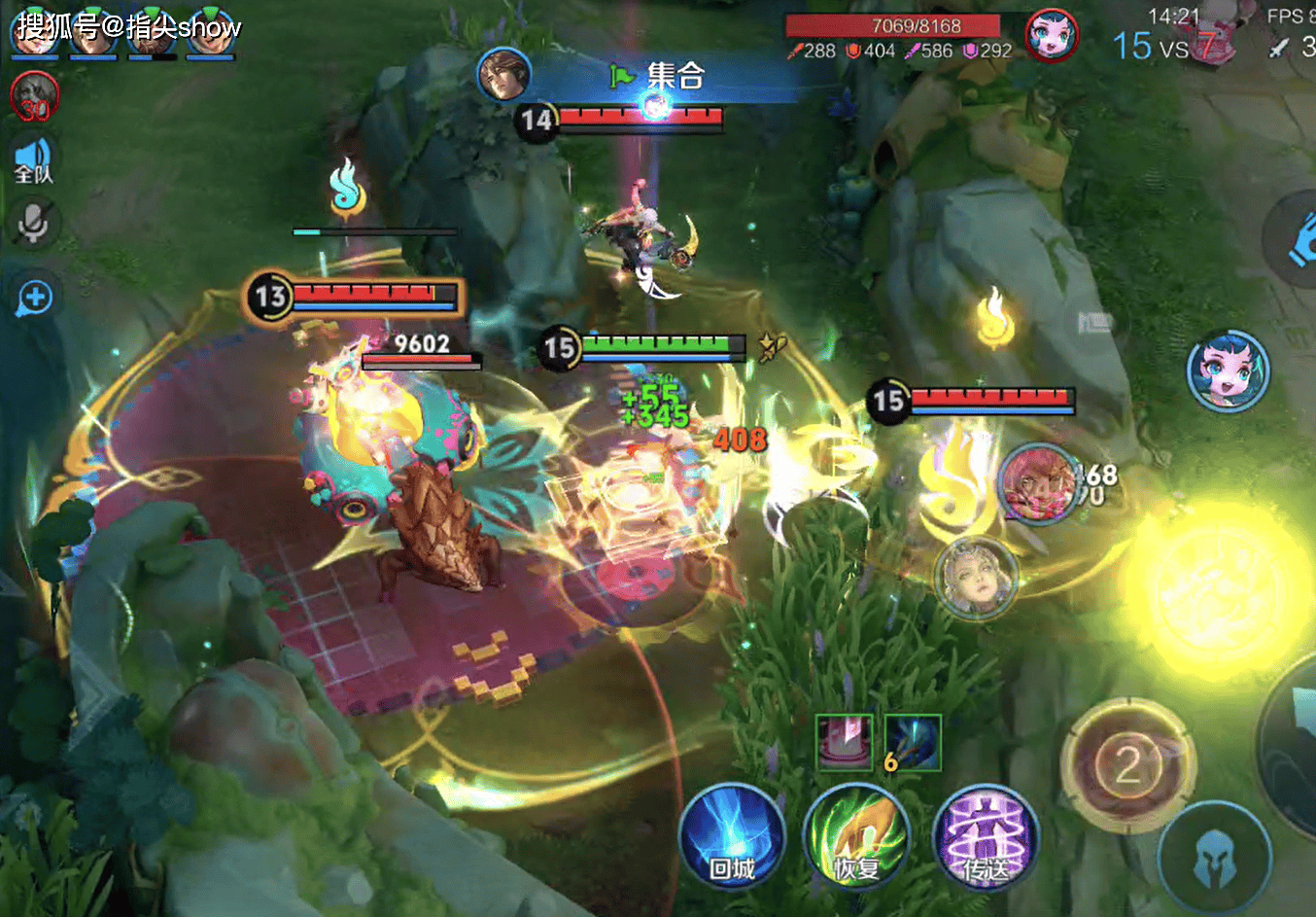Use the pink pillar item slot
Screen dimensions: 1316x917
point(844,742)
